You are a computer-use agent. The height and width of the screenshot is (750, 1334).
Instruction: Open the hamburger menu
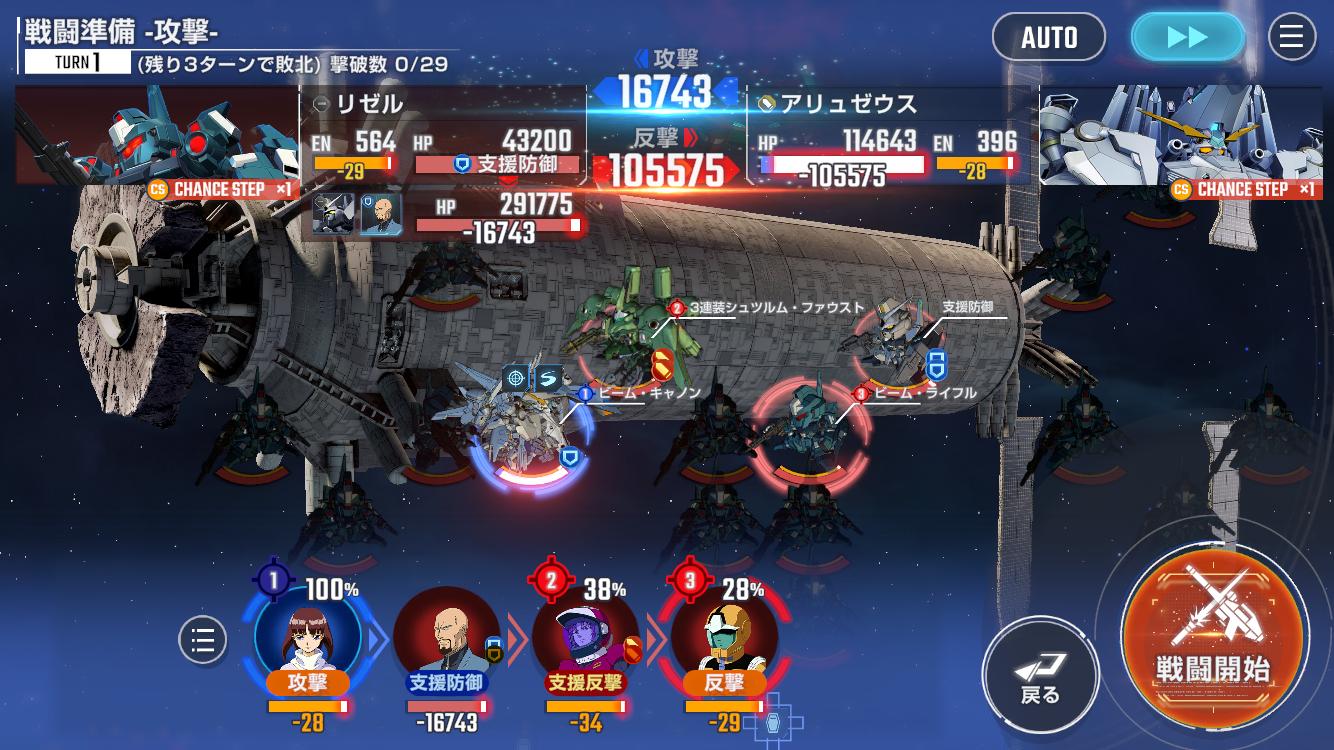[1291, 38]
